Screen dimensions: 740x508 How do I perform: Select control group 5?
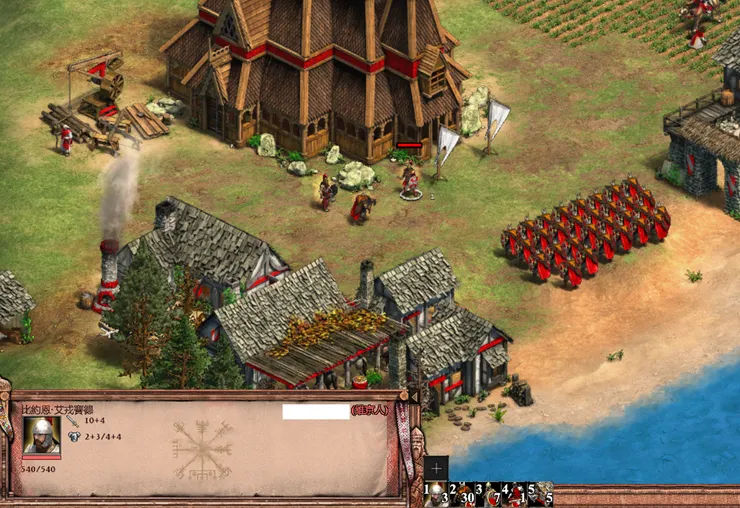(541, 493)
